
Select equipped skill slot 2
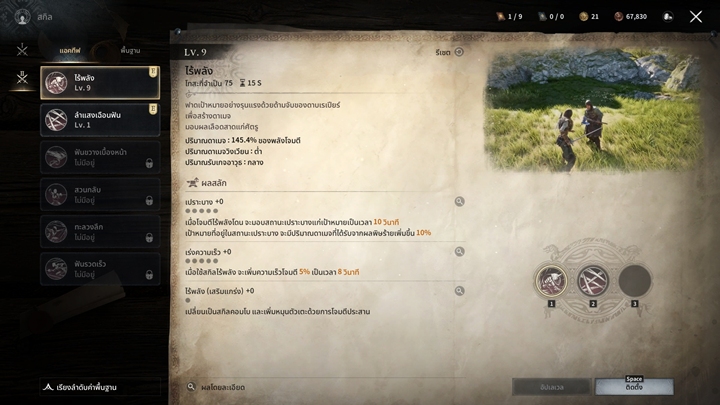click(593, 281)
